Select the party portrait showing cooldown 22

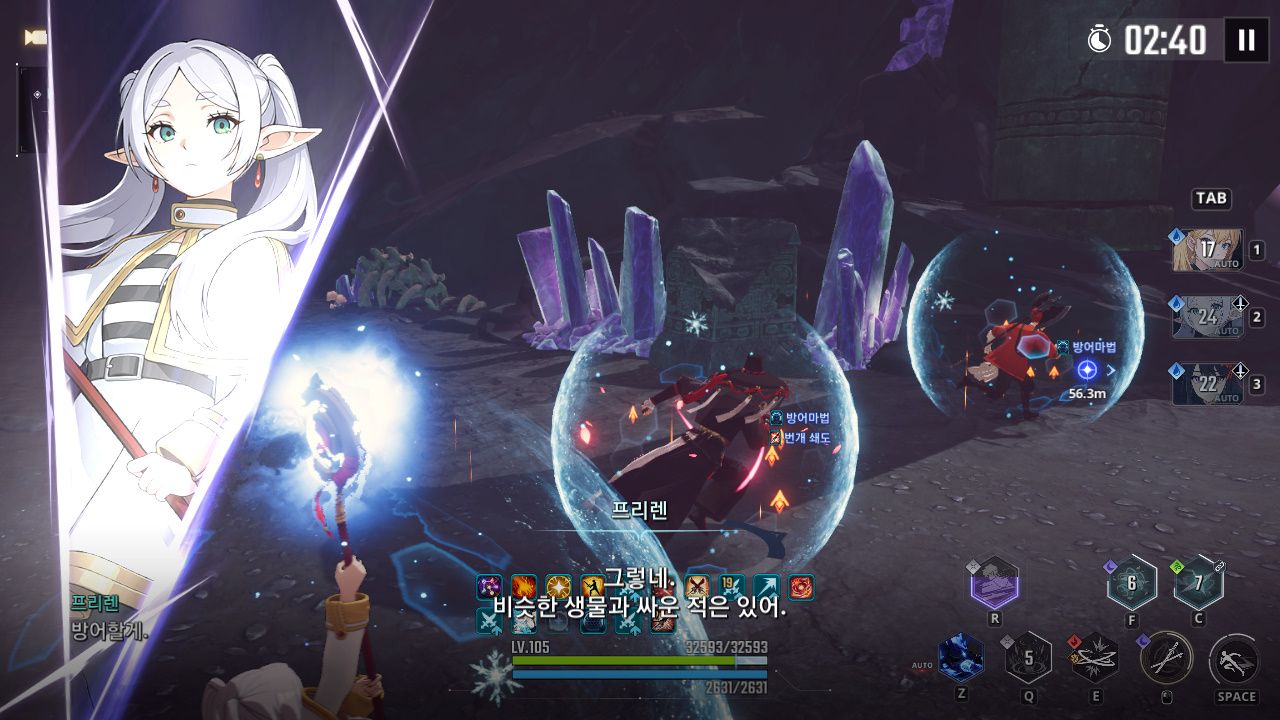tap(1207, 384)
